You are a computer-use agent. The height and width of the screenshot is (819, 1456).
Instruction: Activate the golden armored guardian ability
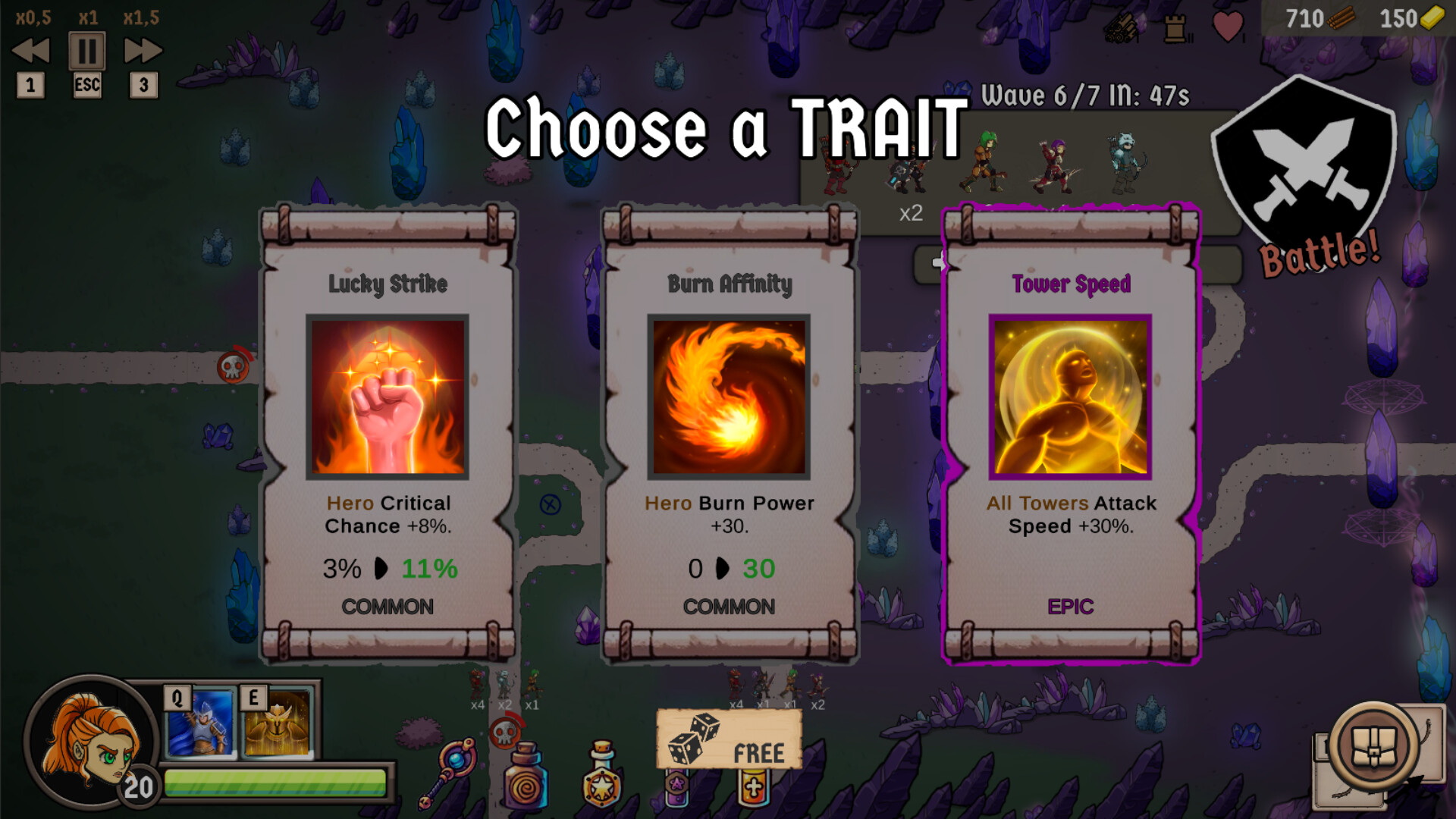(x=278, y=722)
